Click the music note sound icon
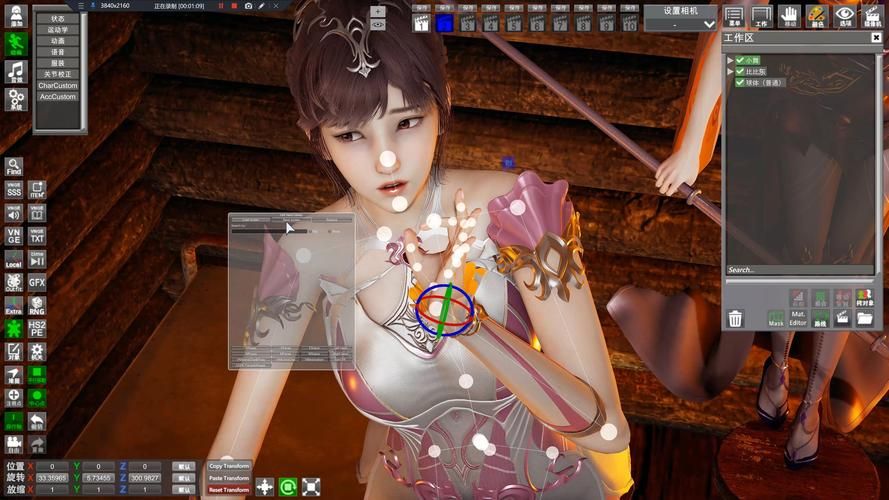The width and height of the screenshot is (889, 500). 15,71
